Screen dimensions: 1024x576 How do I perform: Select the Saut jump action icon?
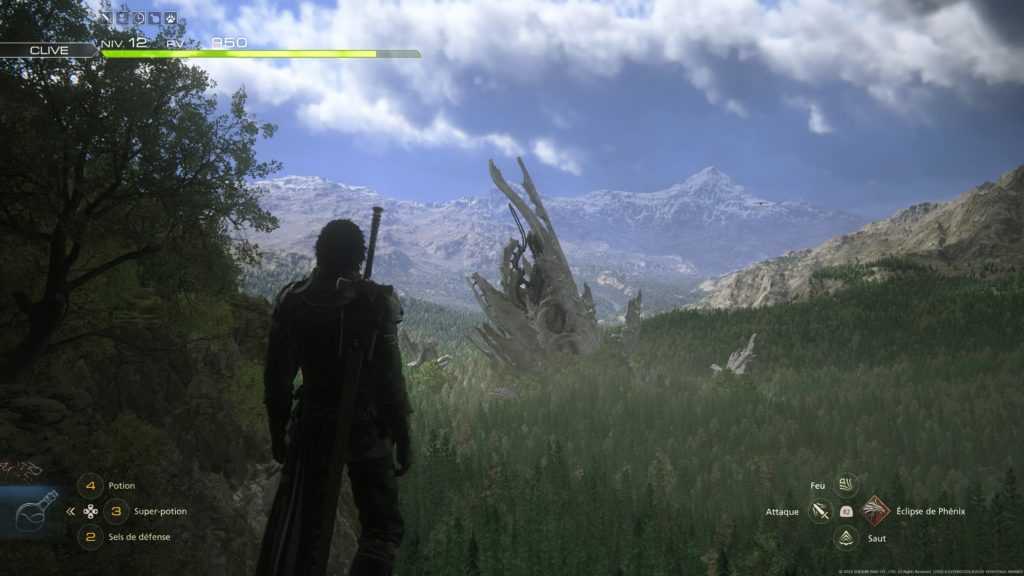pos(846,538)
